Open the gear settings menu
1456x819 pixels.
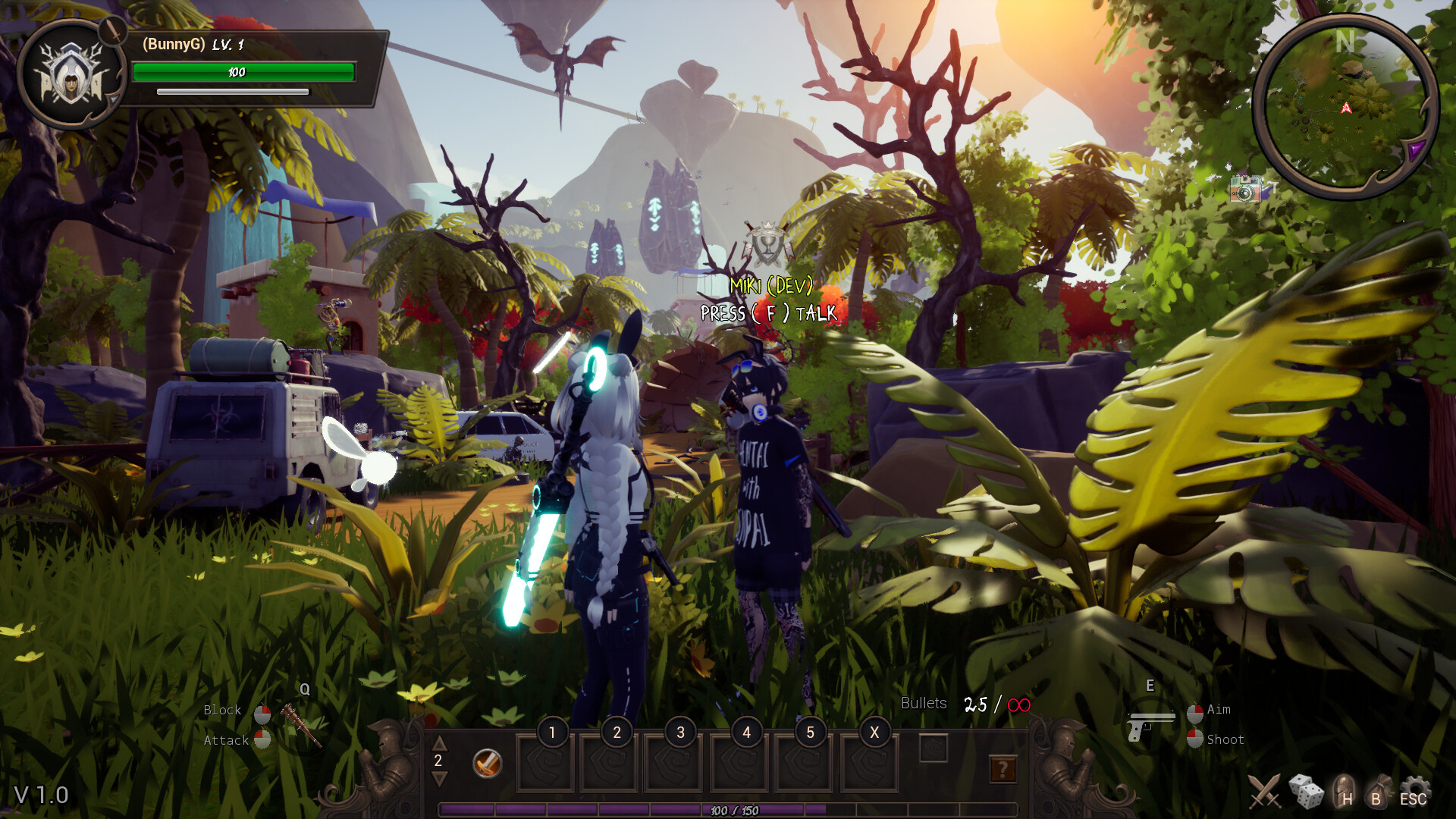pos(1414,791)
